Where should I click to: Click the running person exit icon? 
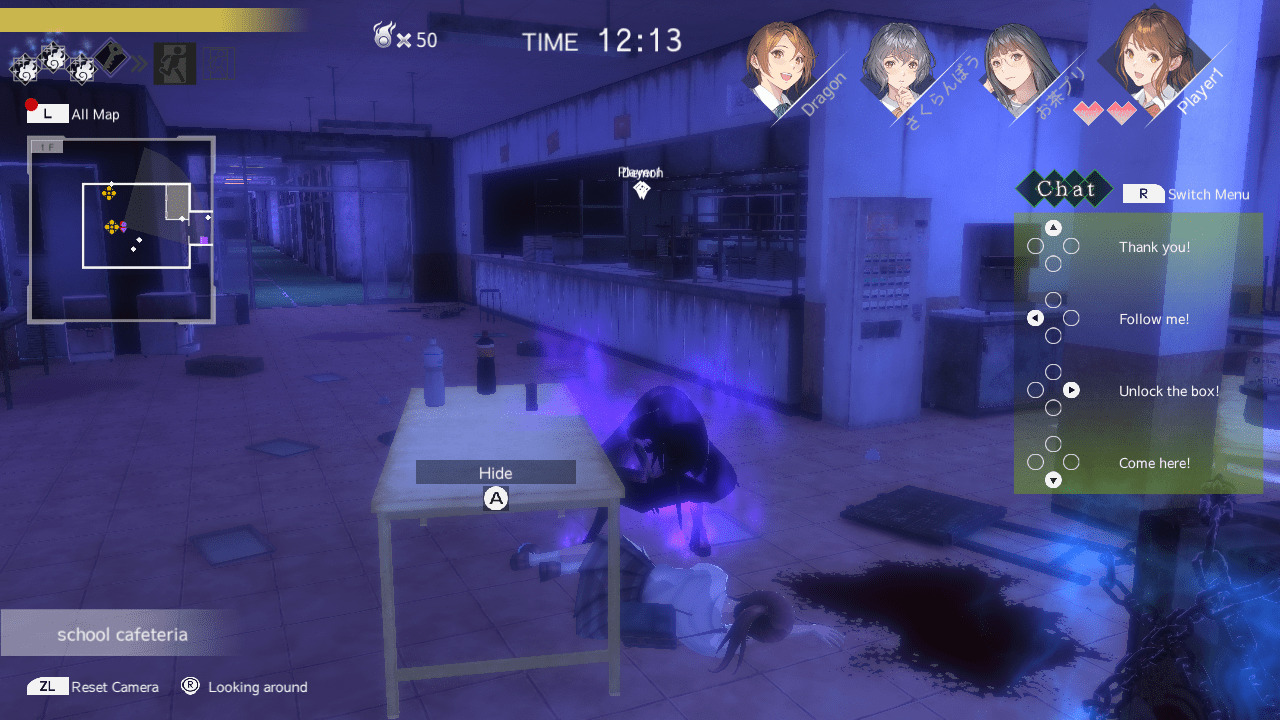(x=174, y=63)
